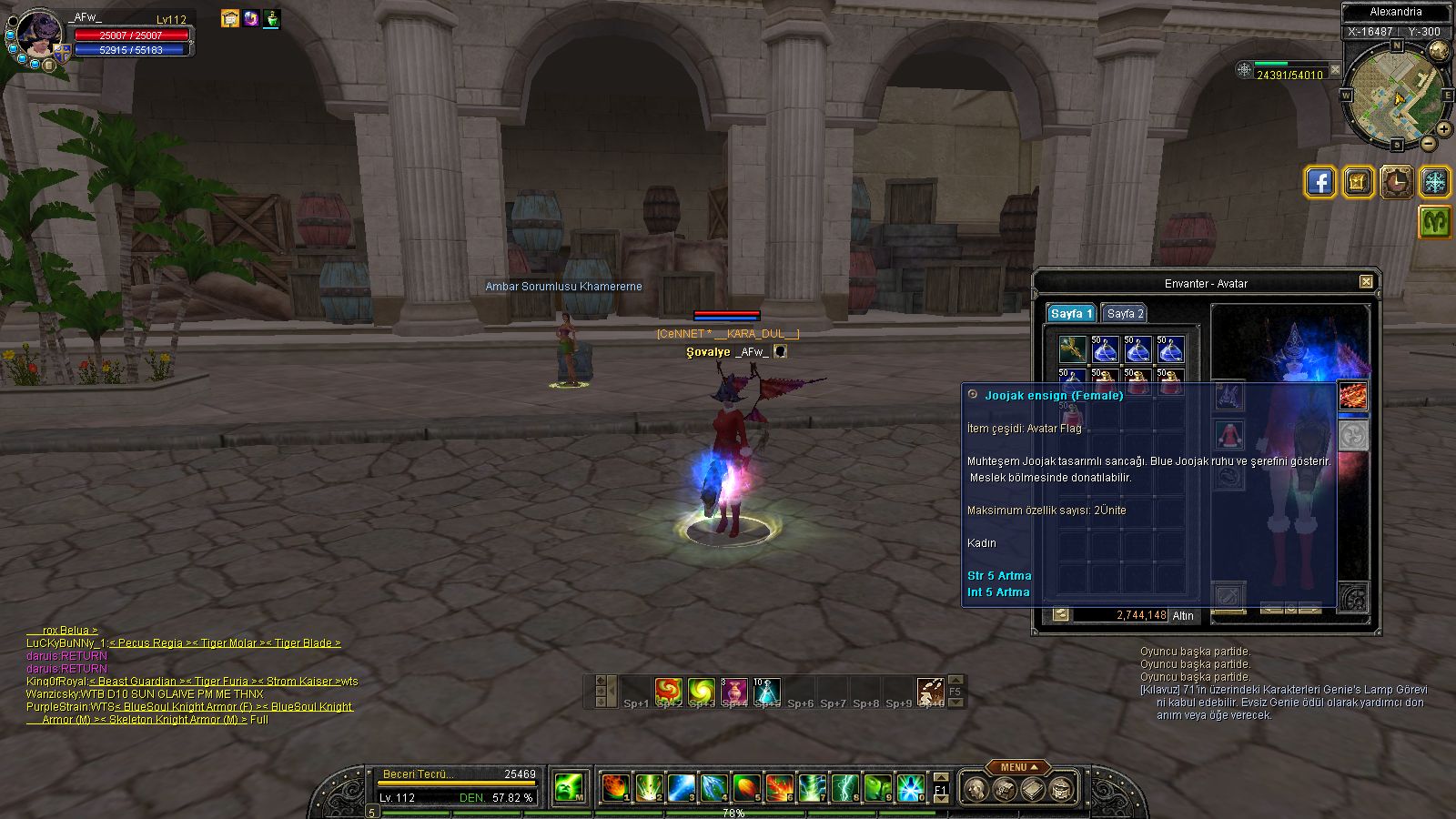
Task: Click the character portrait in top-left corner
Action: tap(39, 36)
